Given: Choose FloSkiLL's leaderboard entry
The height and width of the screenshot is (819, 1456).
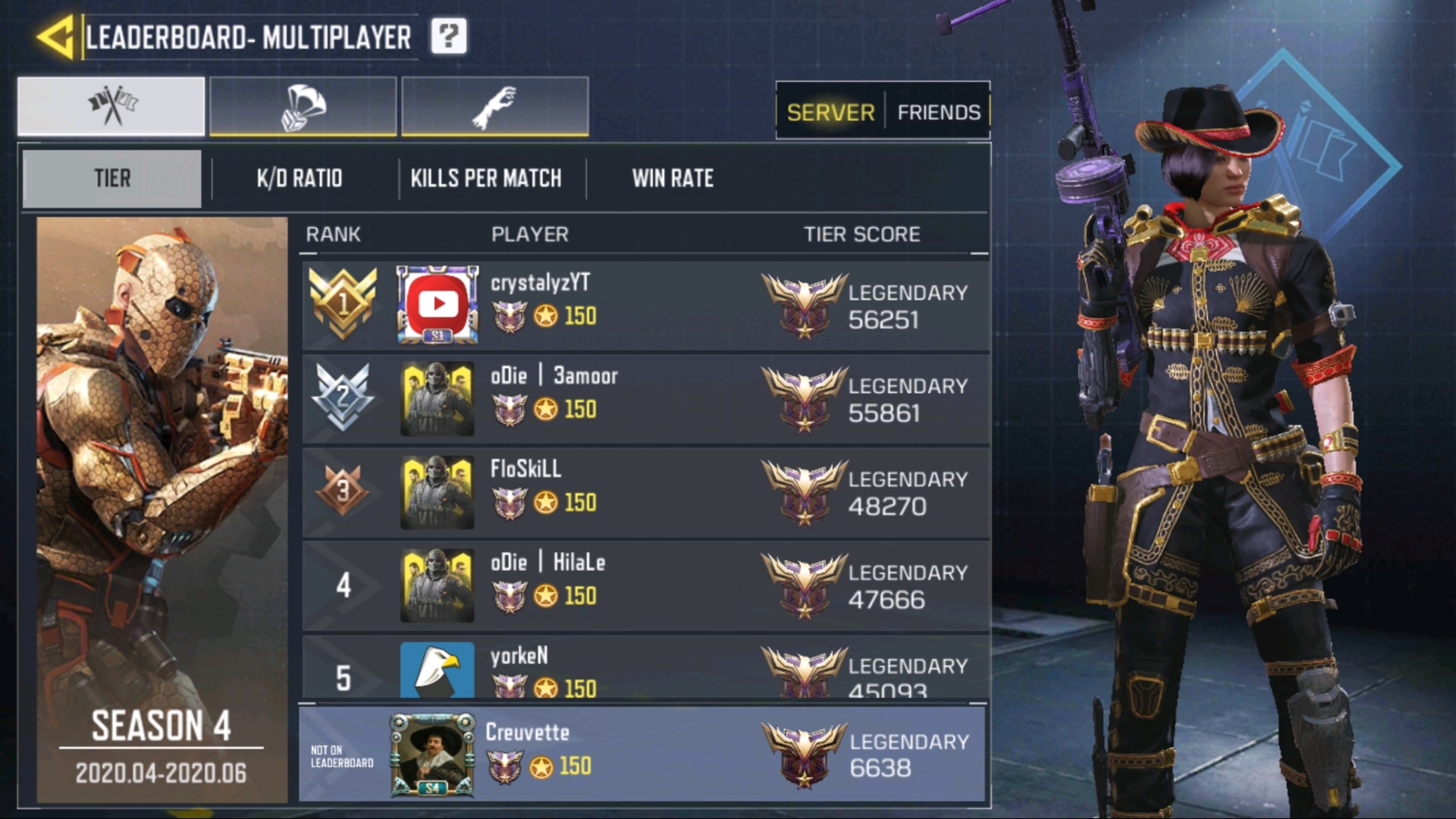Looking at the screenshot, I should pos(645,491).
